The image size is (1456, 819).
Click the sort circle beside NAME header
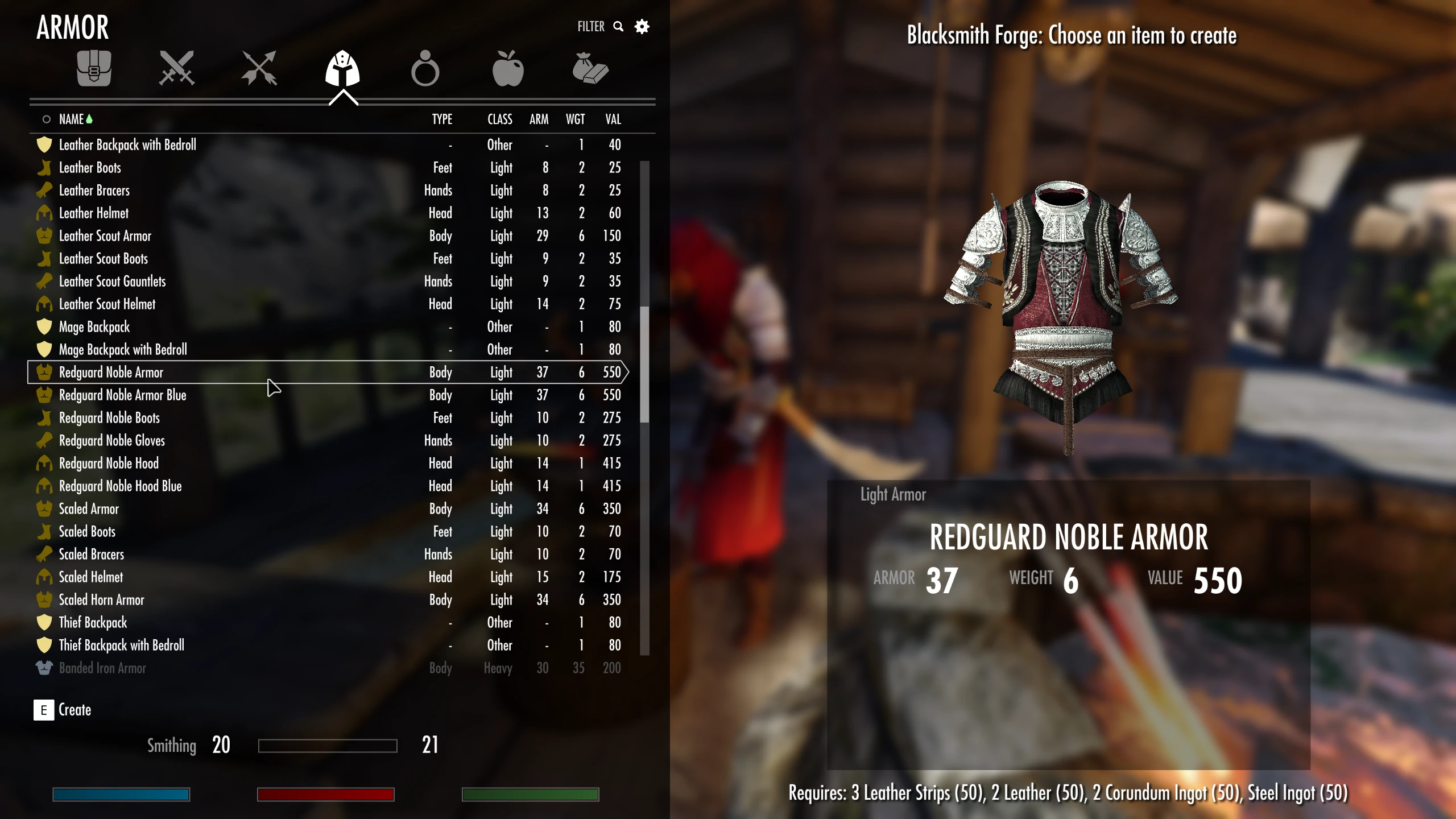click(46, 119)
